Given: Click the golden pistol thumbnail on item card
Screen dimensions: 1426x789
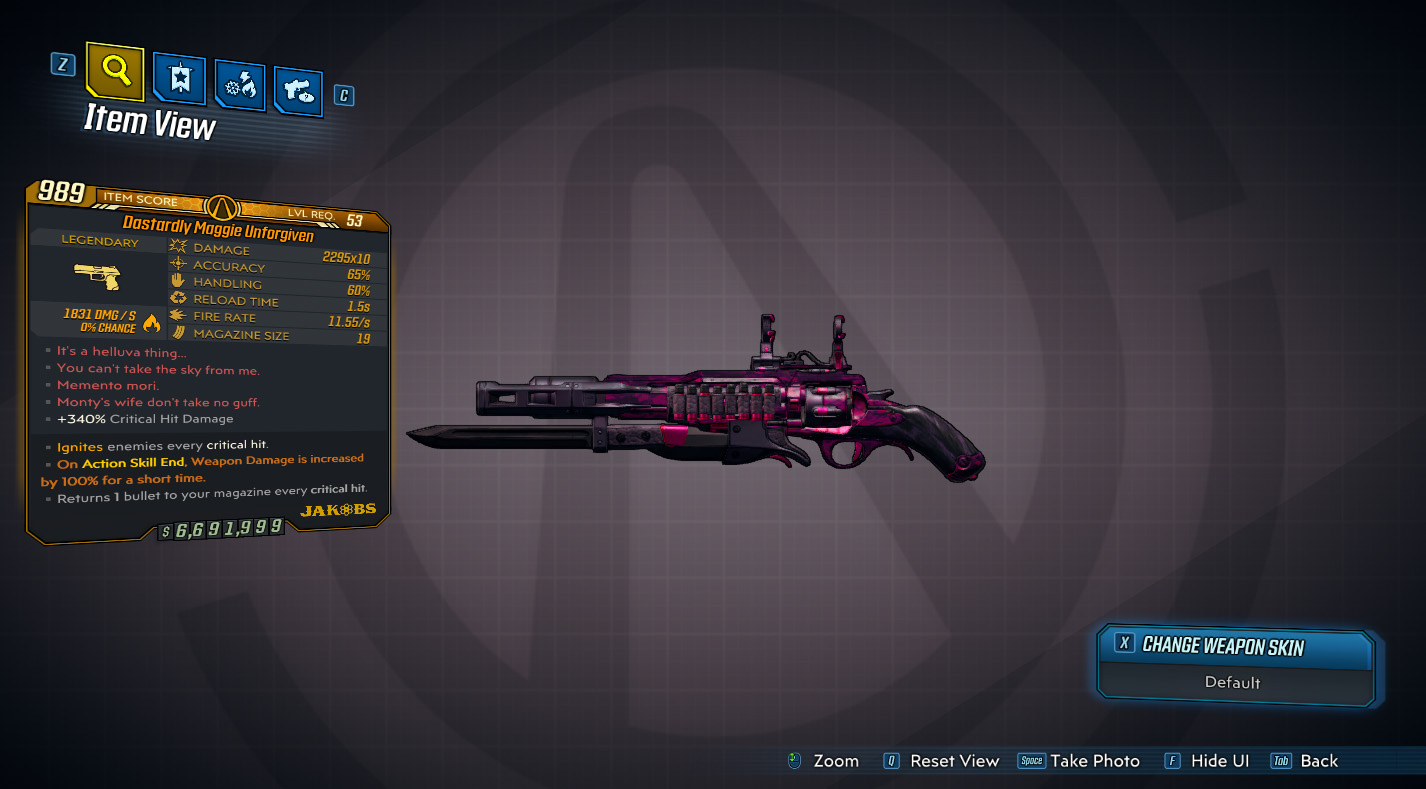Looking at the screenshot, I should point(98,278).
